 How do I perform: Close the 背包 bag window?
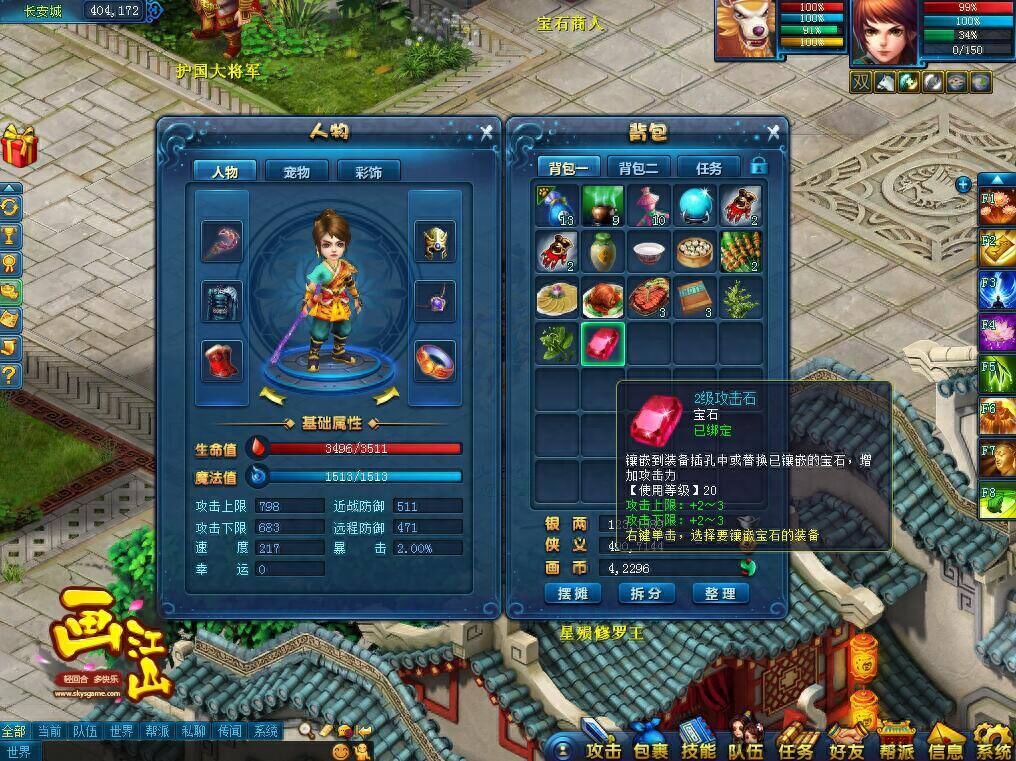(x=773, y=131)
